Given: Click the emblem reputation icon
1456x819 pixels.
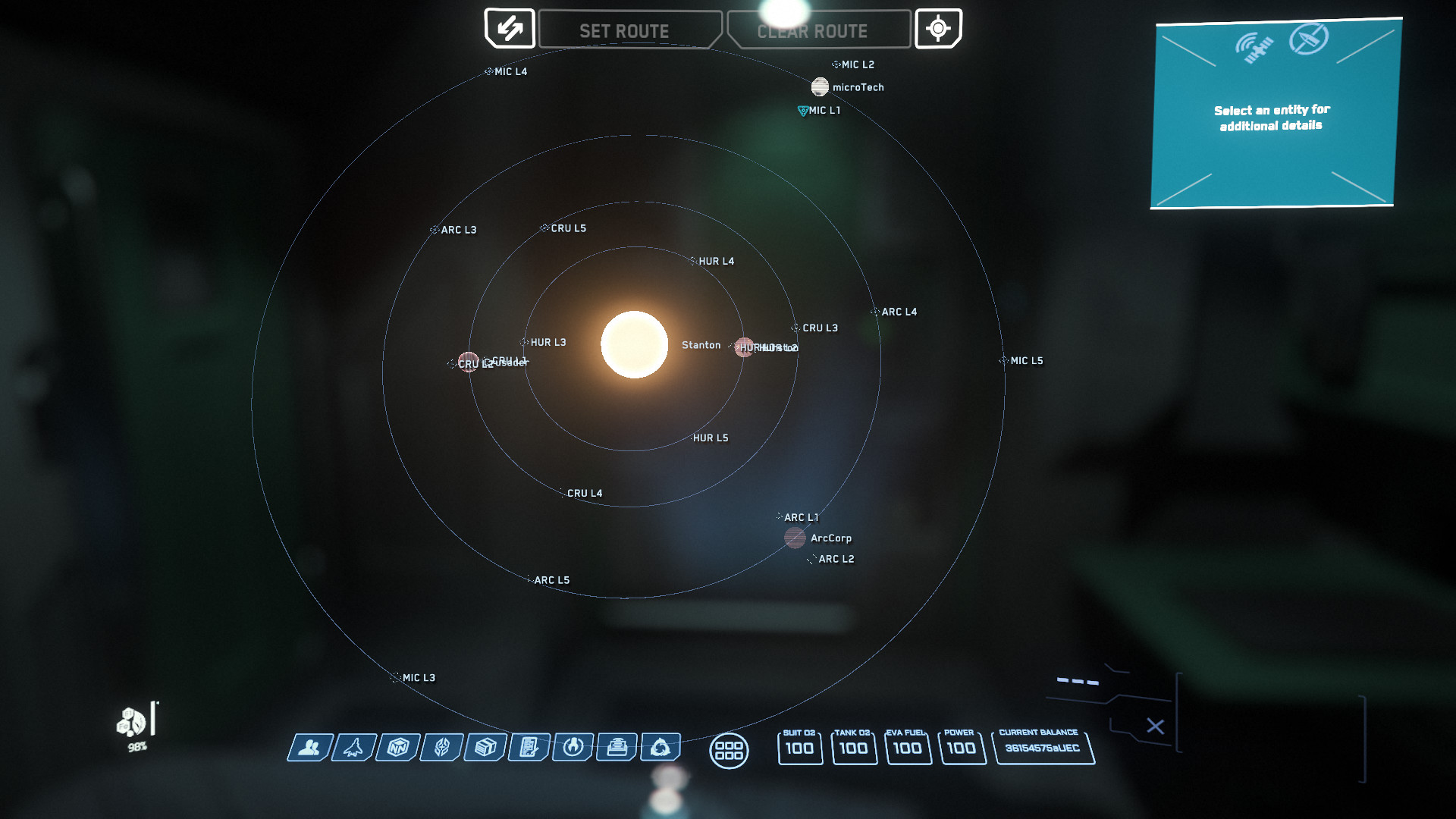Looking at the screenshot, I should [x=440, y=748].
